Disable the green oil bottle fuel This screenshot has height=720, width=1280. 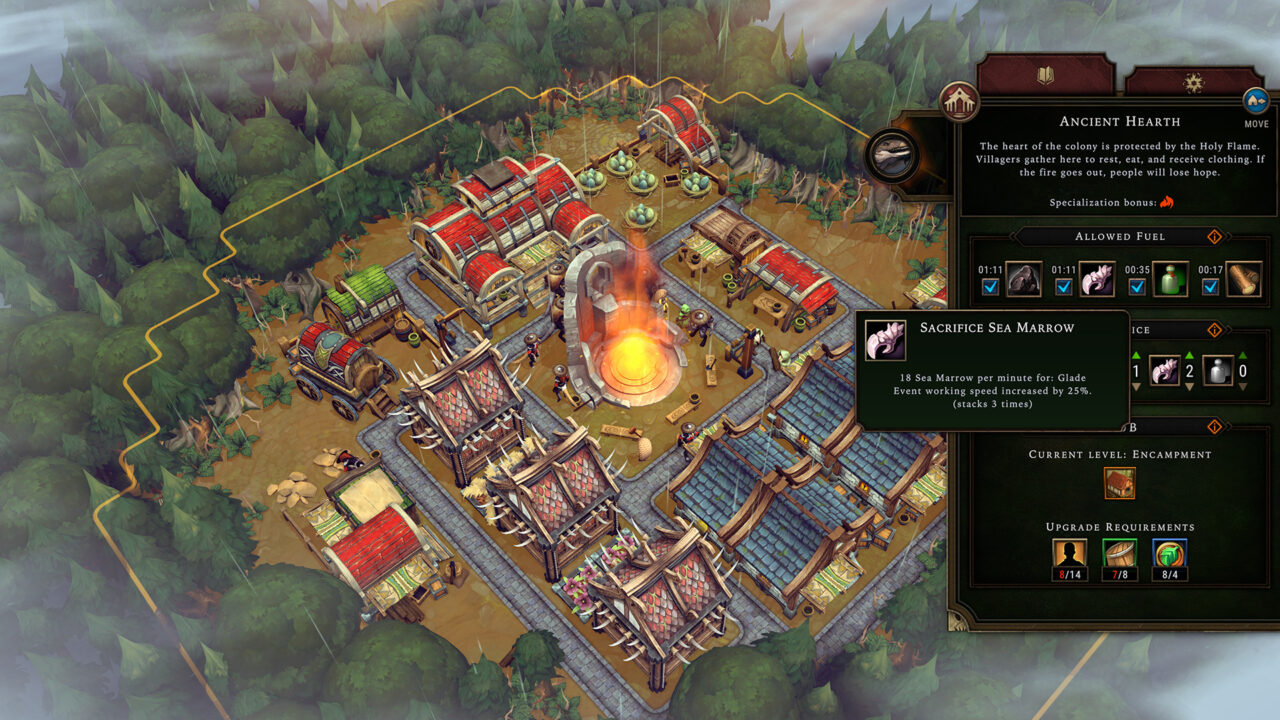tap(1137, 288)
